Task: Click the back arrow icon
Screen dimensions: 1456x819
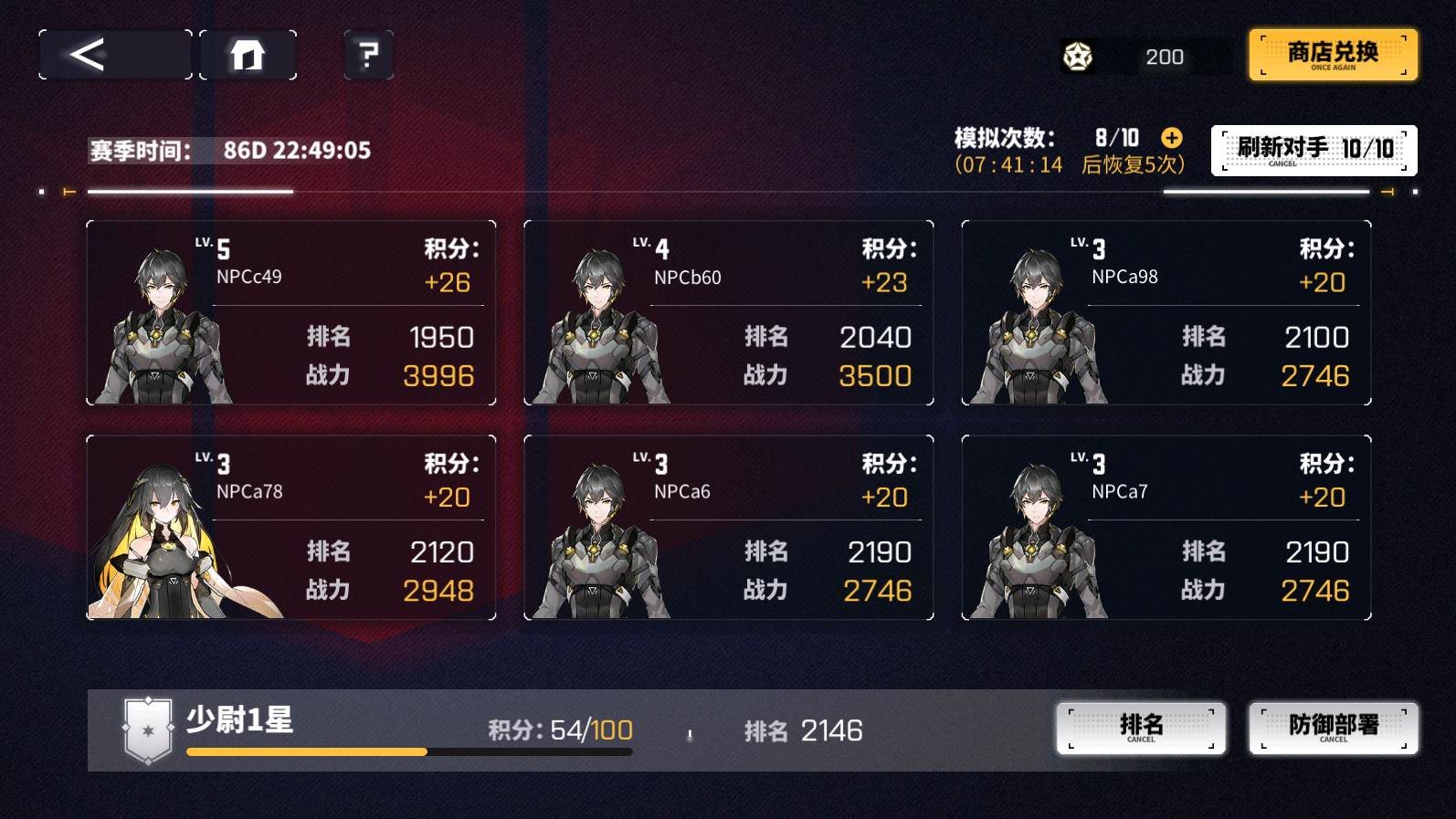Action: point(87,54)
